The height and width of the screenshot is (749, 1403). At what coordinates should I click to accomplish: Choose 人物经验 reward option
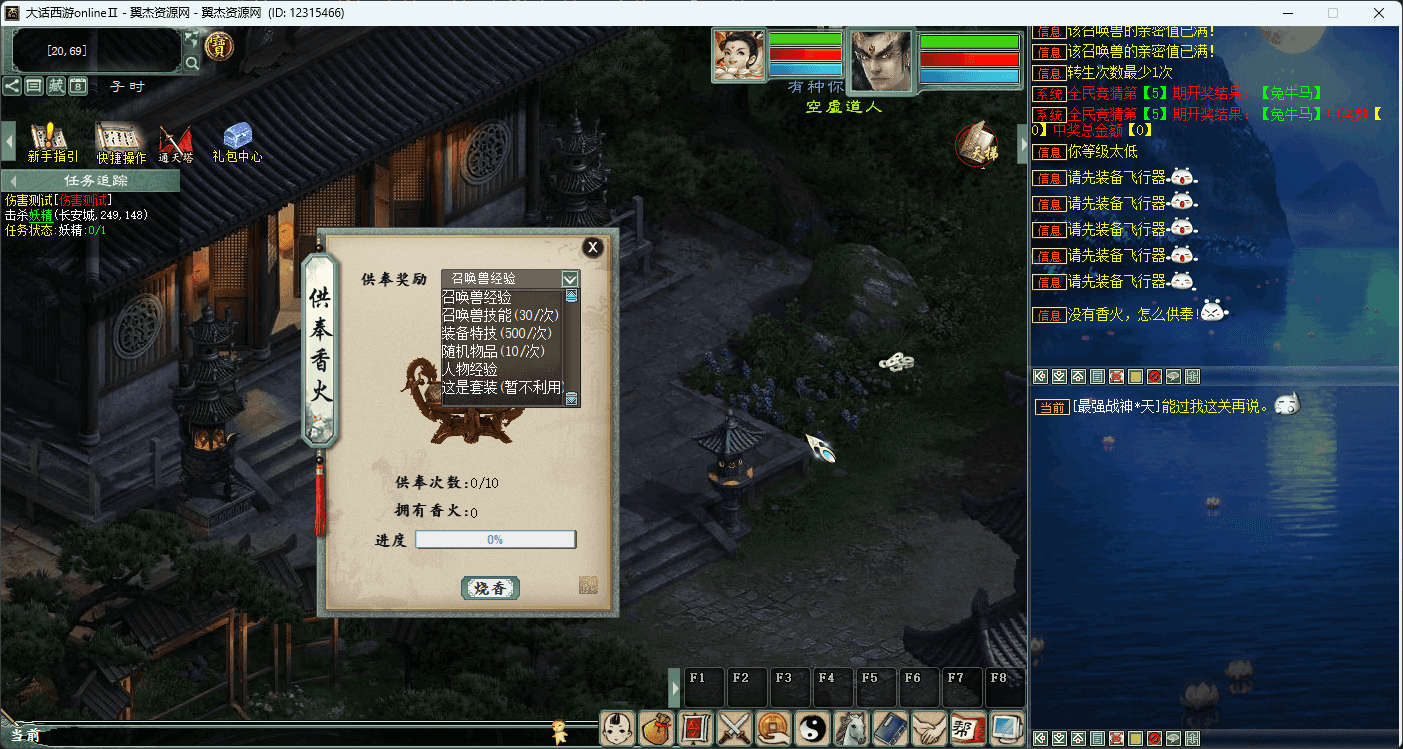[x=470, y=369]
